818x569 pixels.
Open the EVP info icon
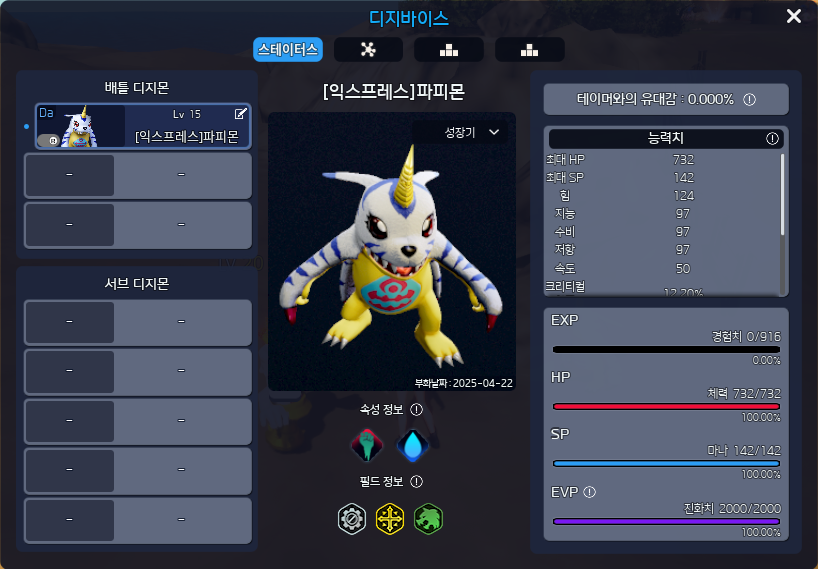(590, 492)
